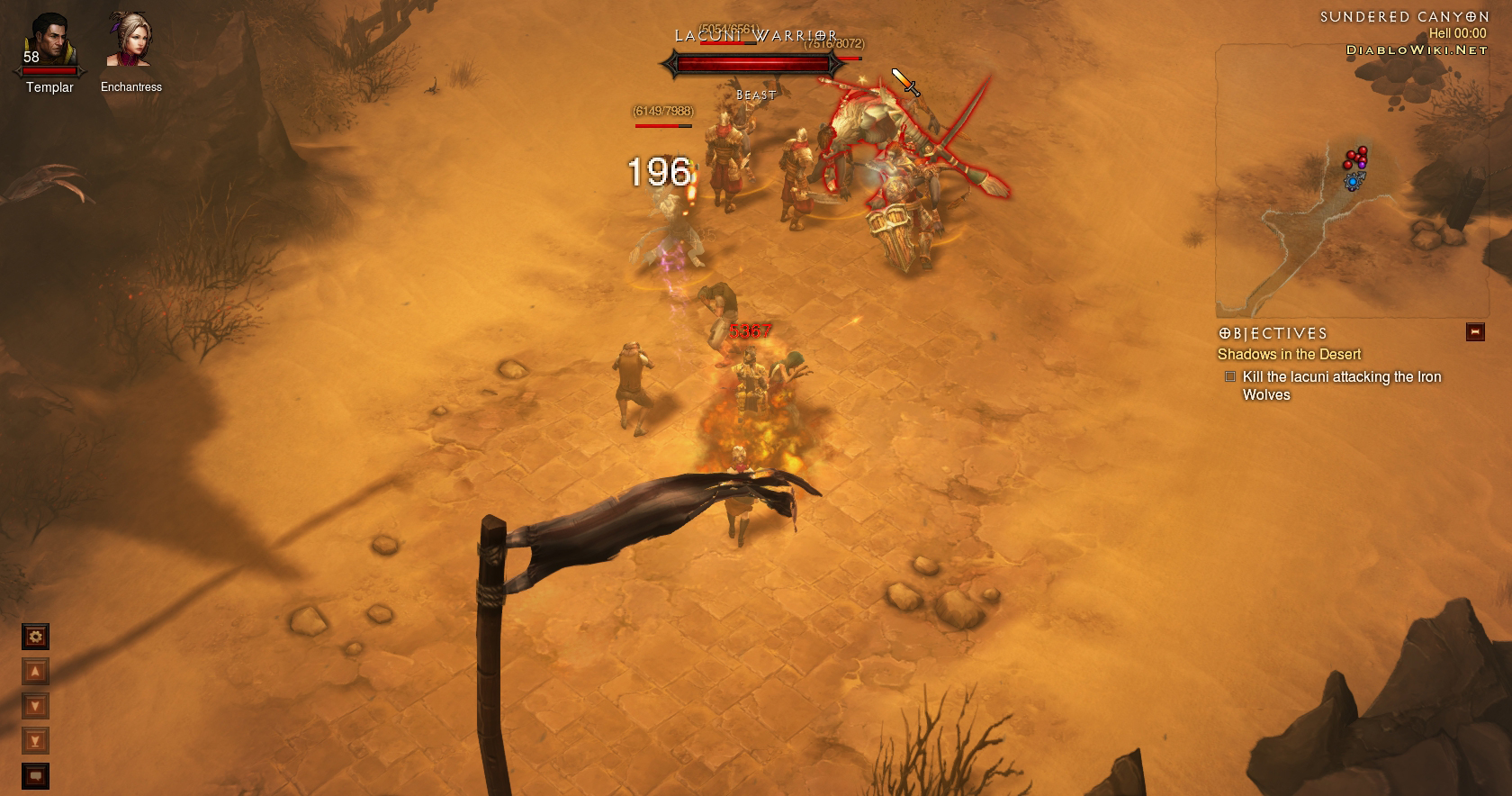Select the Templar follower portrait
This screenshot has height=796, width=1512.
(x=49, y=42)
